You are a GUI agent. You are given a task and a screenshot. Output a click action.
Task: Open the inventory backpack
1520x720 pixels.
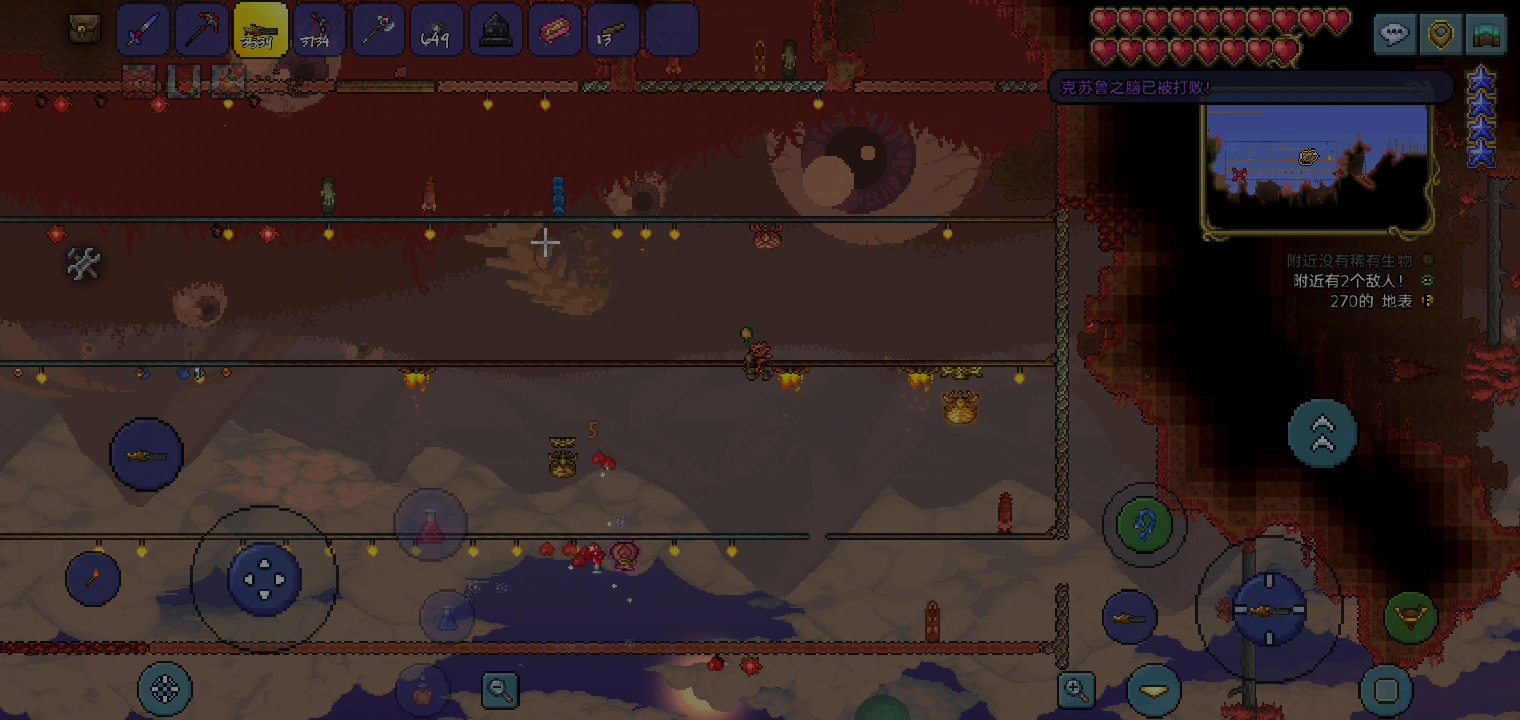85,29
